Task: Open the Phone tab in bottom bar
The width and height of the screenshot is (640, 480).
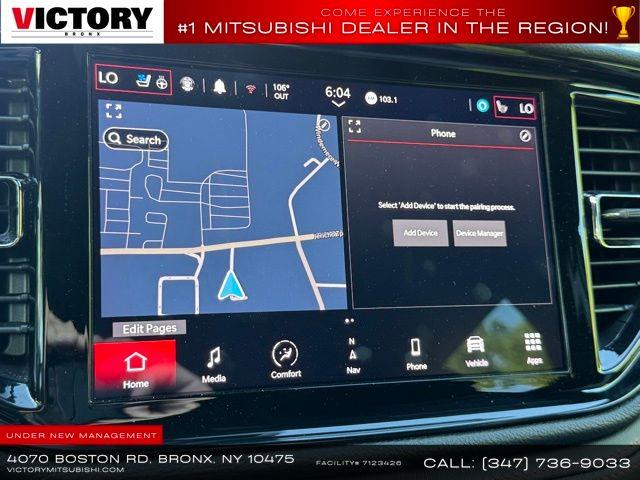Action: 416,354
